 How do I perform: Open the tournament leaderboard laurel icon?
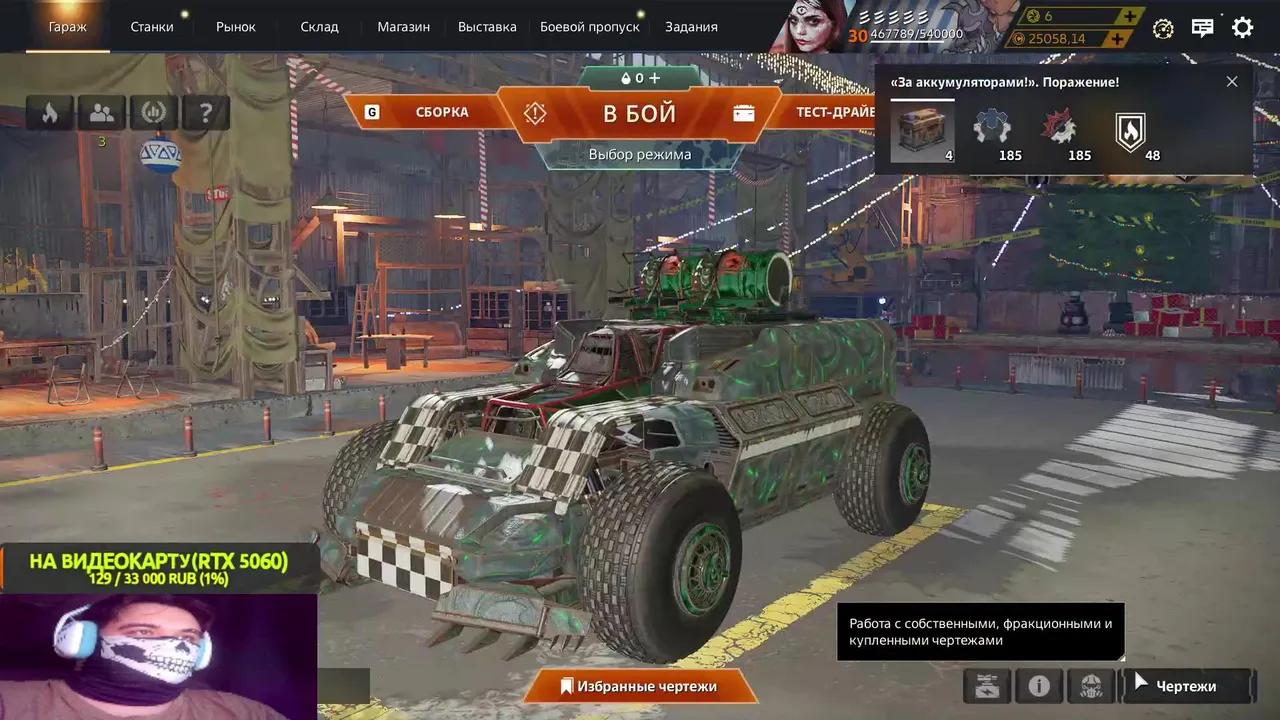pyautogui.click(x=153, y=112)
